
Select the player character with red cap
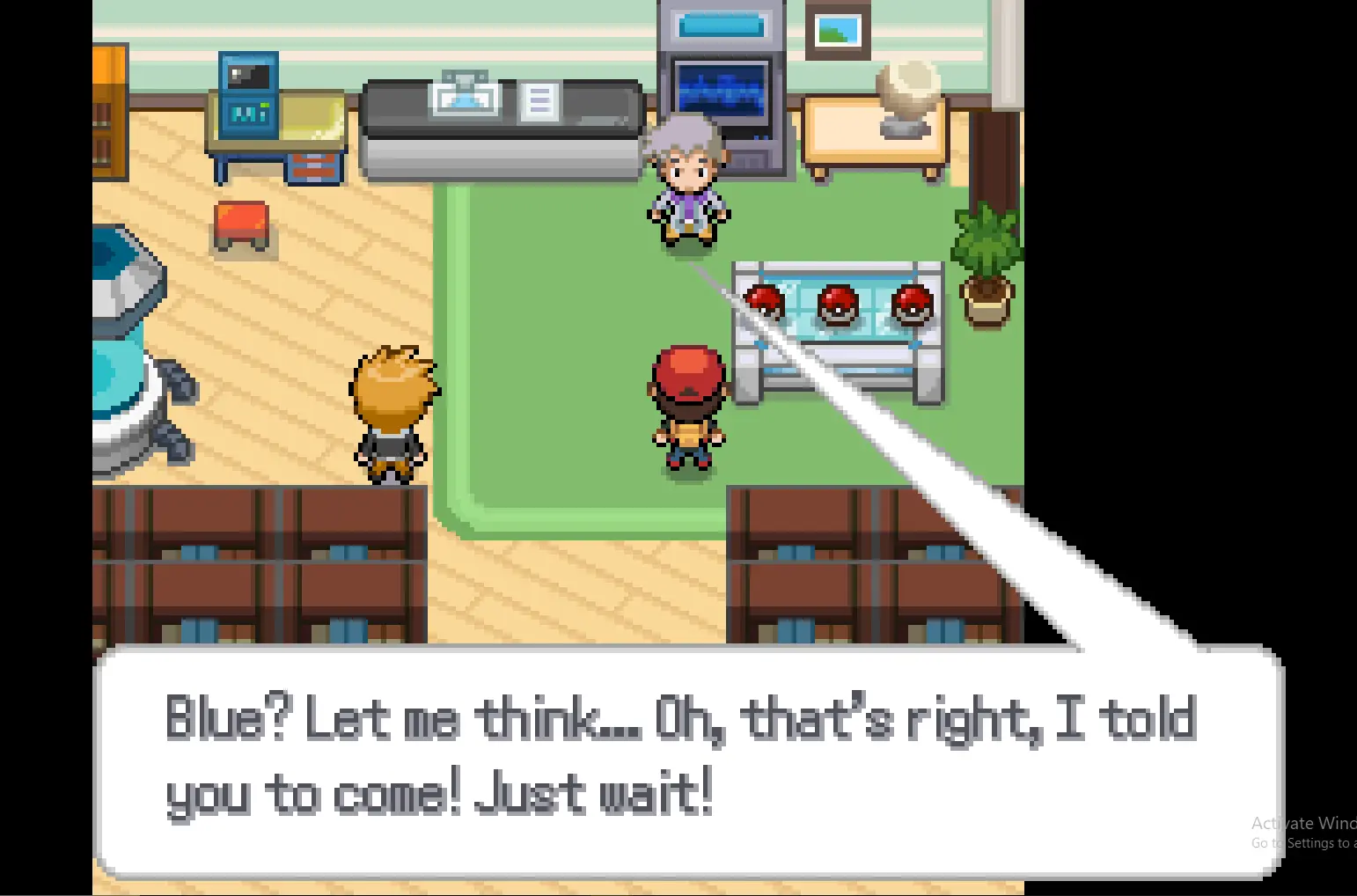(x=688, y=405)
